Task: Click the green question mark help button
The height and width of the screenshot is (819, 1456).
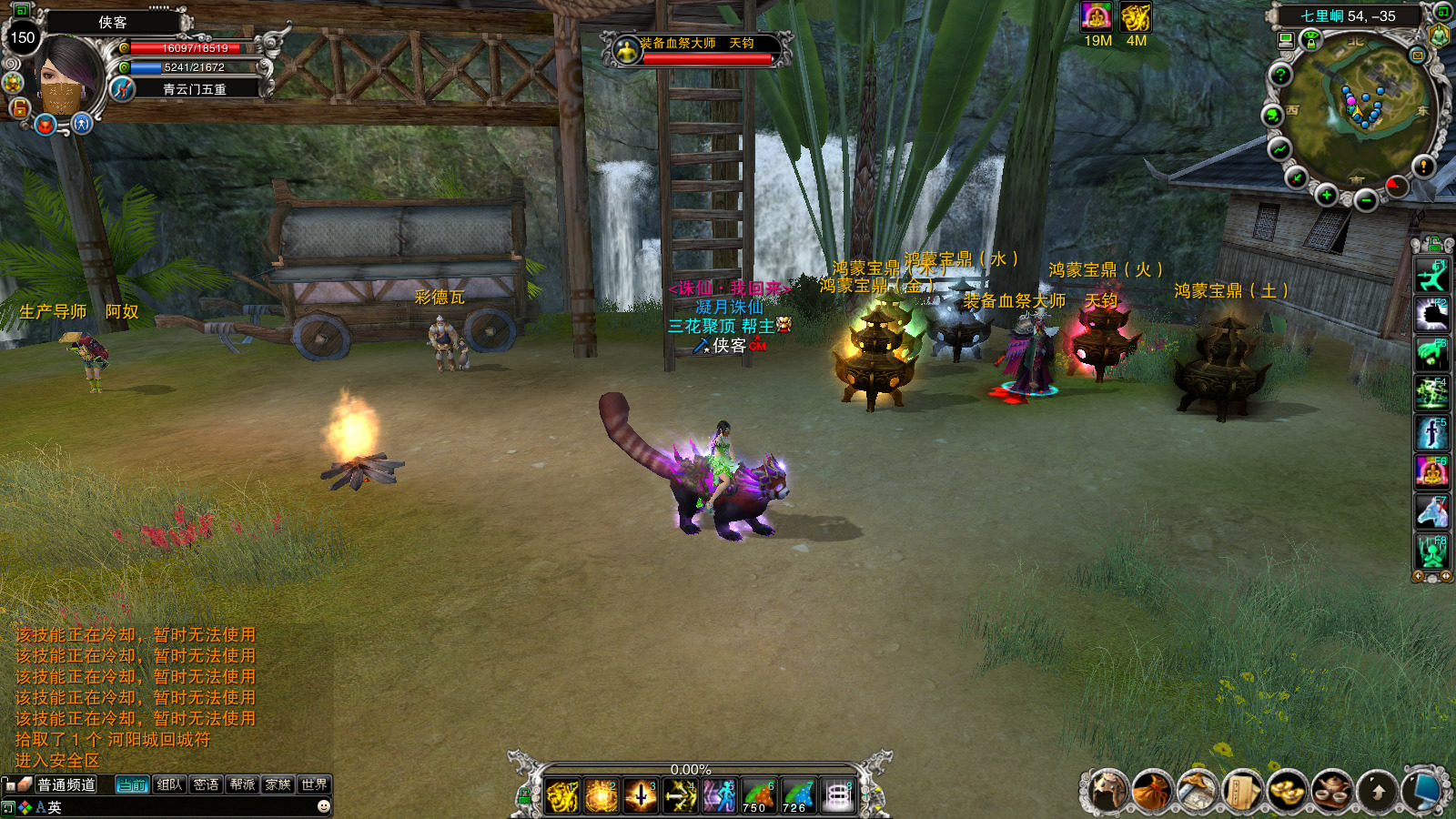Action: click(1280, 76)
